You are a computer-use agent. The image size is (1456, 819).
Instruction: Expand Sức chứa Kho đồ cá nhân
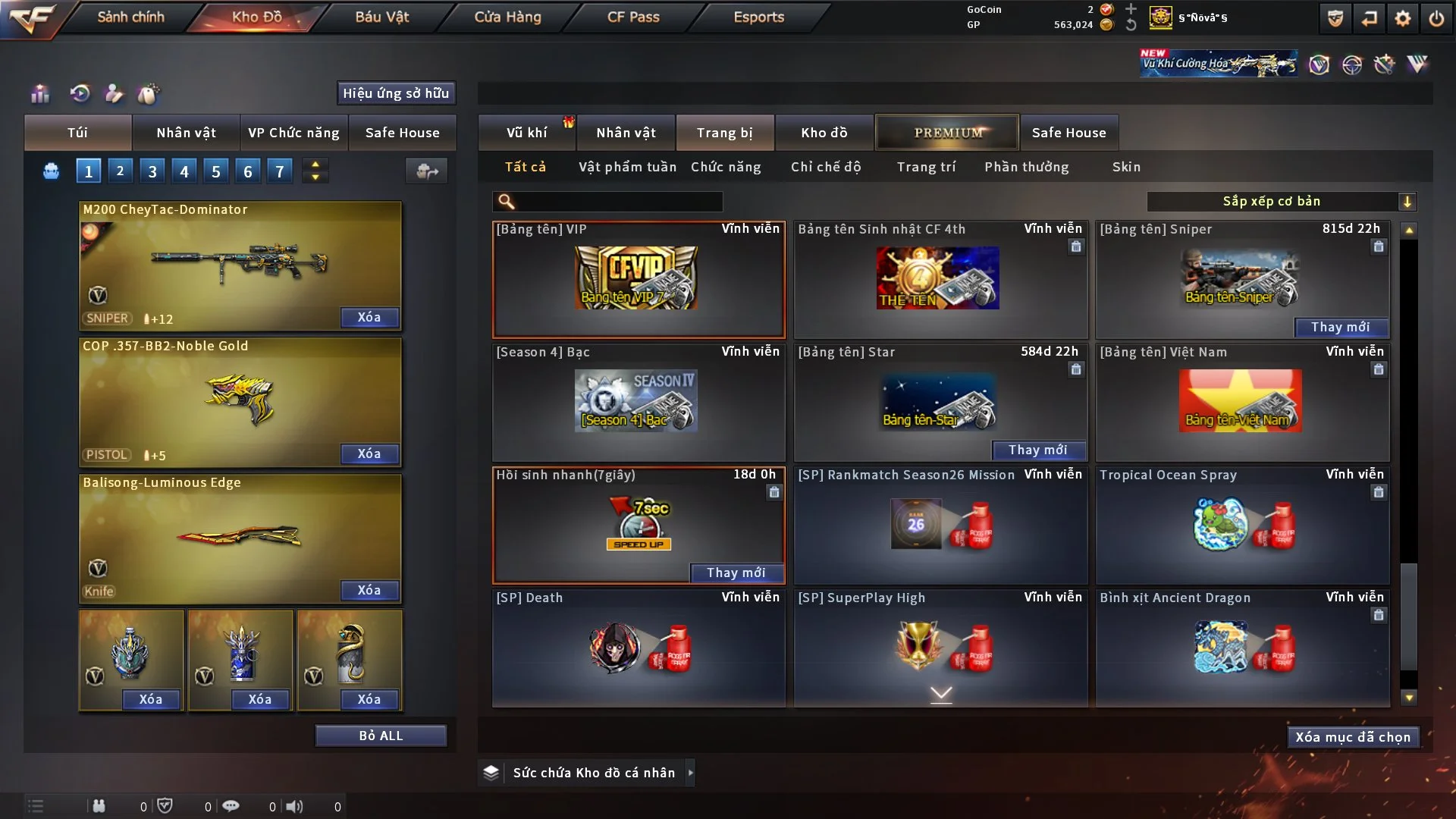pos(690,773)
